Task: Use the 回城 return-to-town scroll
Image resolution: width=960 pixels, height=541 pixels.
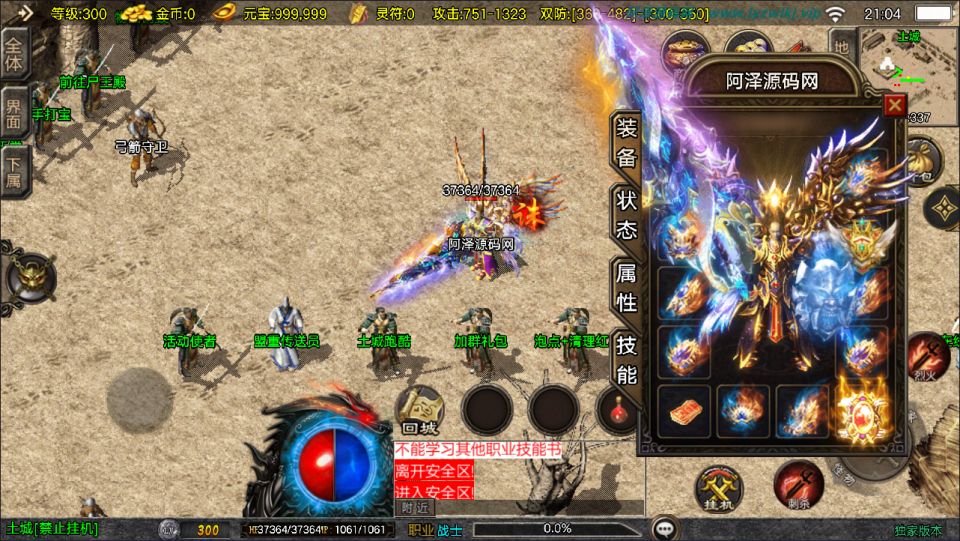Action: (421, 409)
